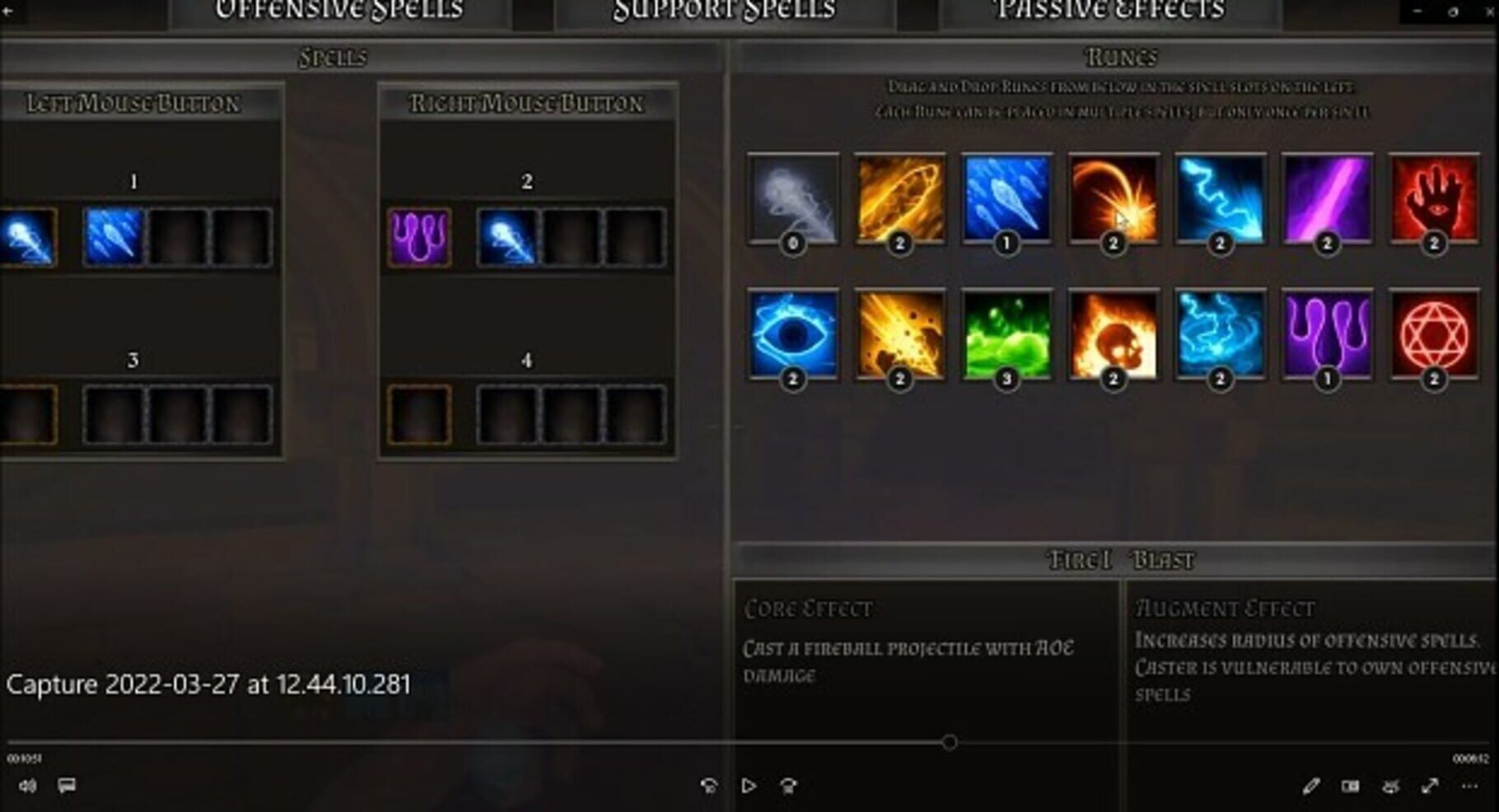Screen dimensions: 1499x812
Task: Select the blue eye rune in the Runes panel
Action: [793, 338]
